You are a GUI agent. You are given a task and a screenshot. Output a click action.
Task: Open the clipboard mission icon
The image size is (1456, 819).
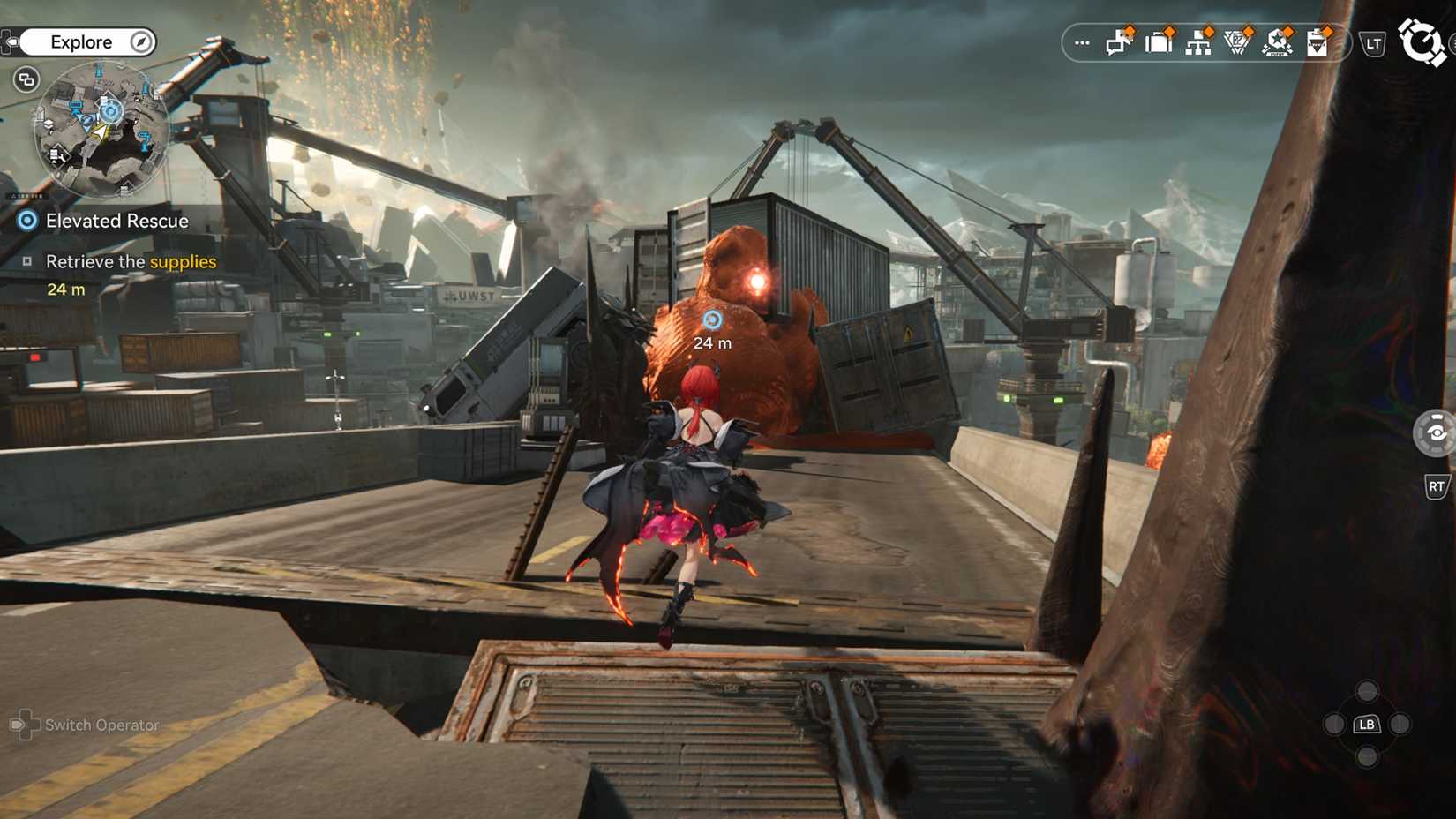coord(1317,42)
